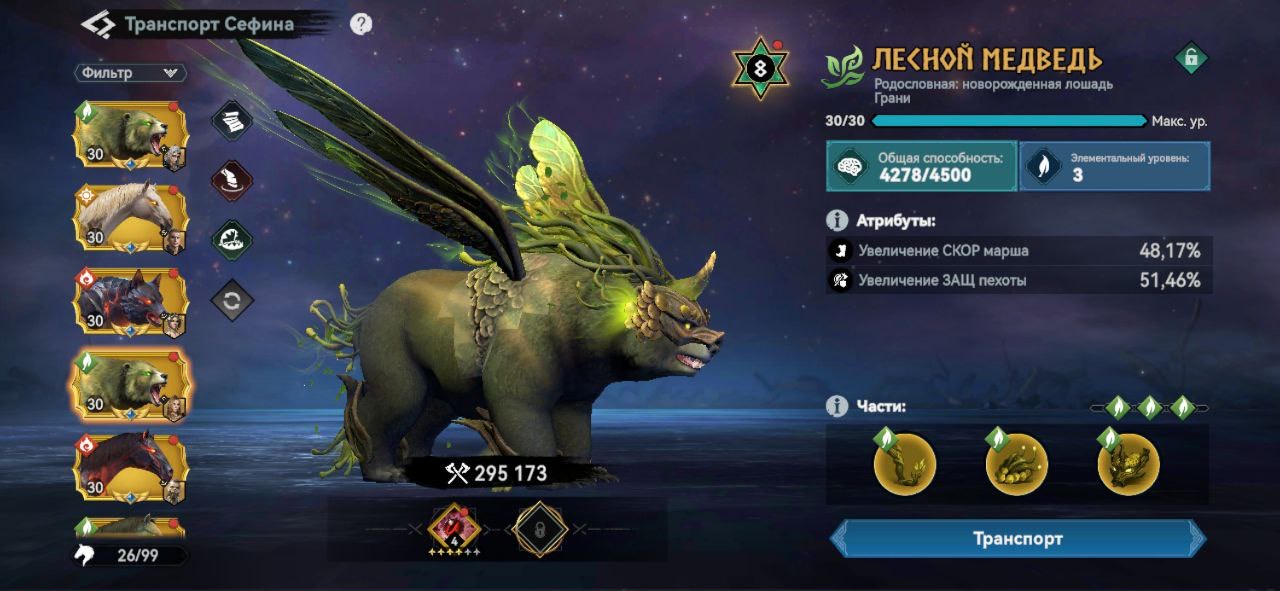Click the circular arrows swap icon
Image resolution: width=1280 pixels, height=591 pixels.
(232, 301)
